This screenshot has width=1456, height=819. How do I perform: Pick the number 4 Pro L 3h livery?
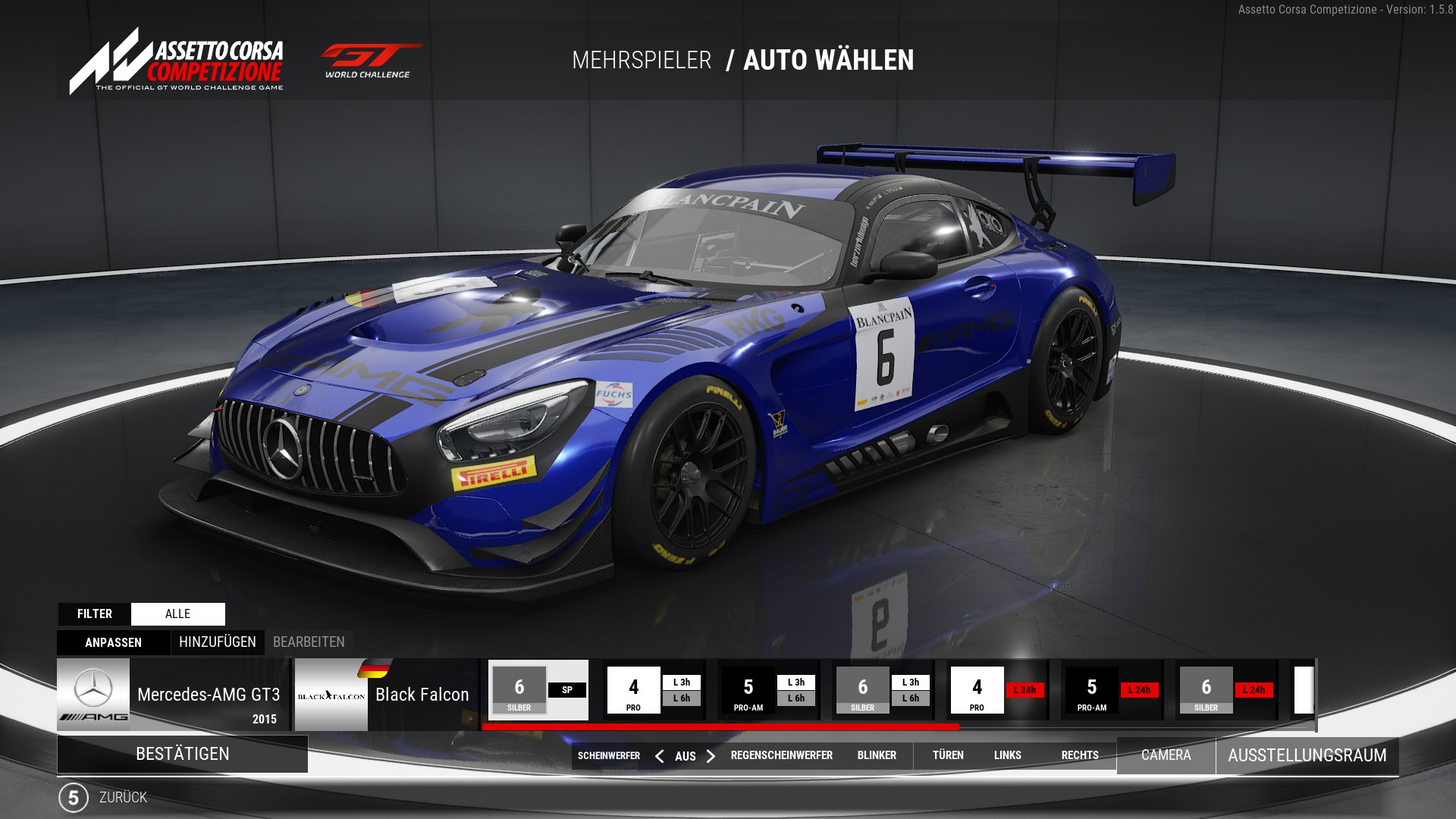point(654,690)
